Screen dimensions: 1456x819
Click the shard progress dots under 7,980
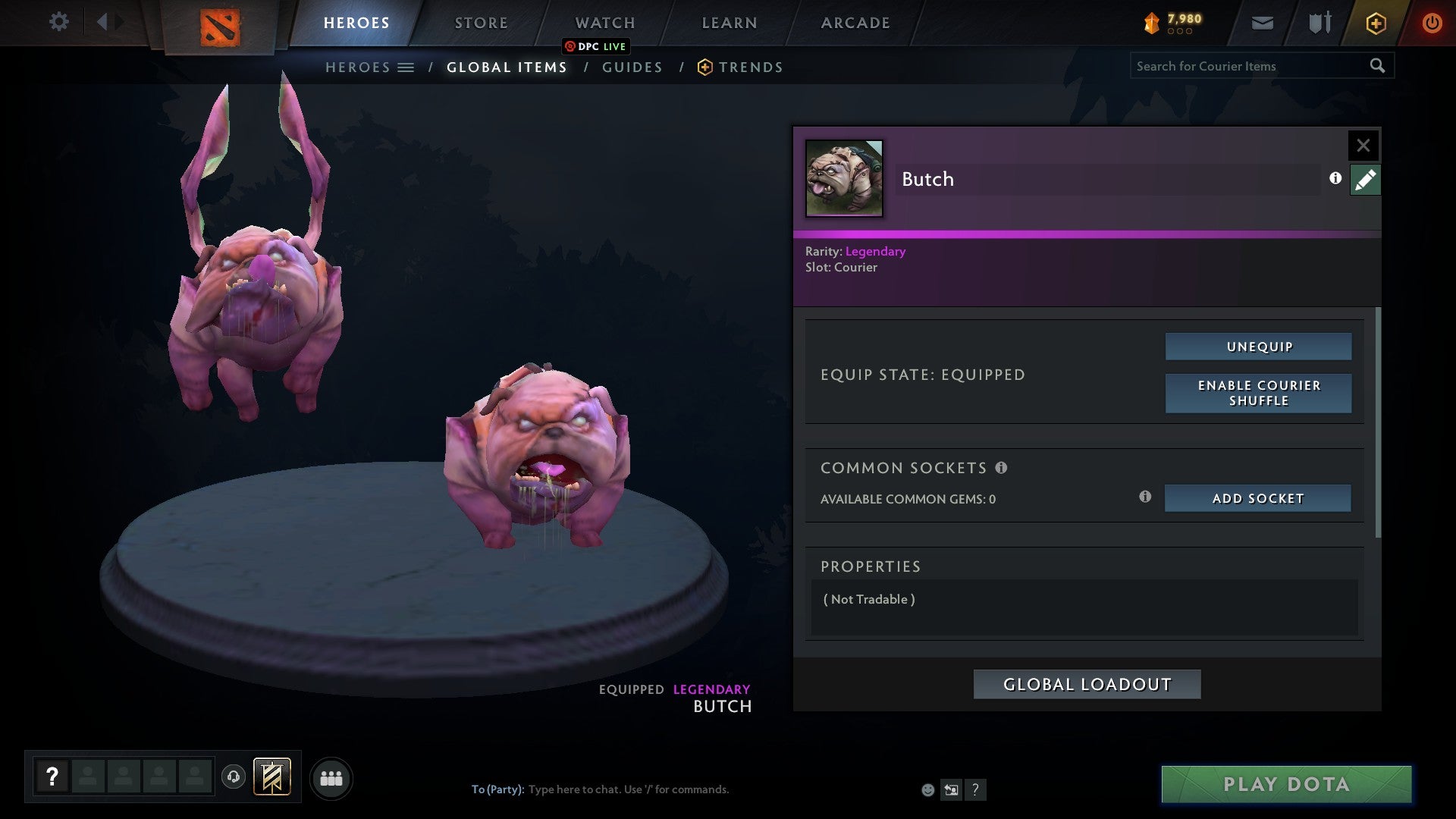coord(1180,32)
